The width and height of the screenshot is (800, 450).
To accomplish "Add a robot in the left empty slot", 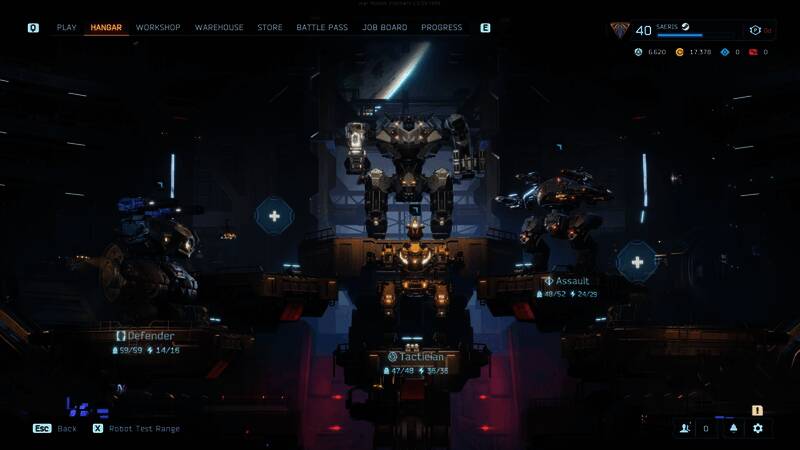I will click(274, 216).
